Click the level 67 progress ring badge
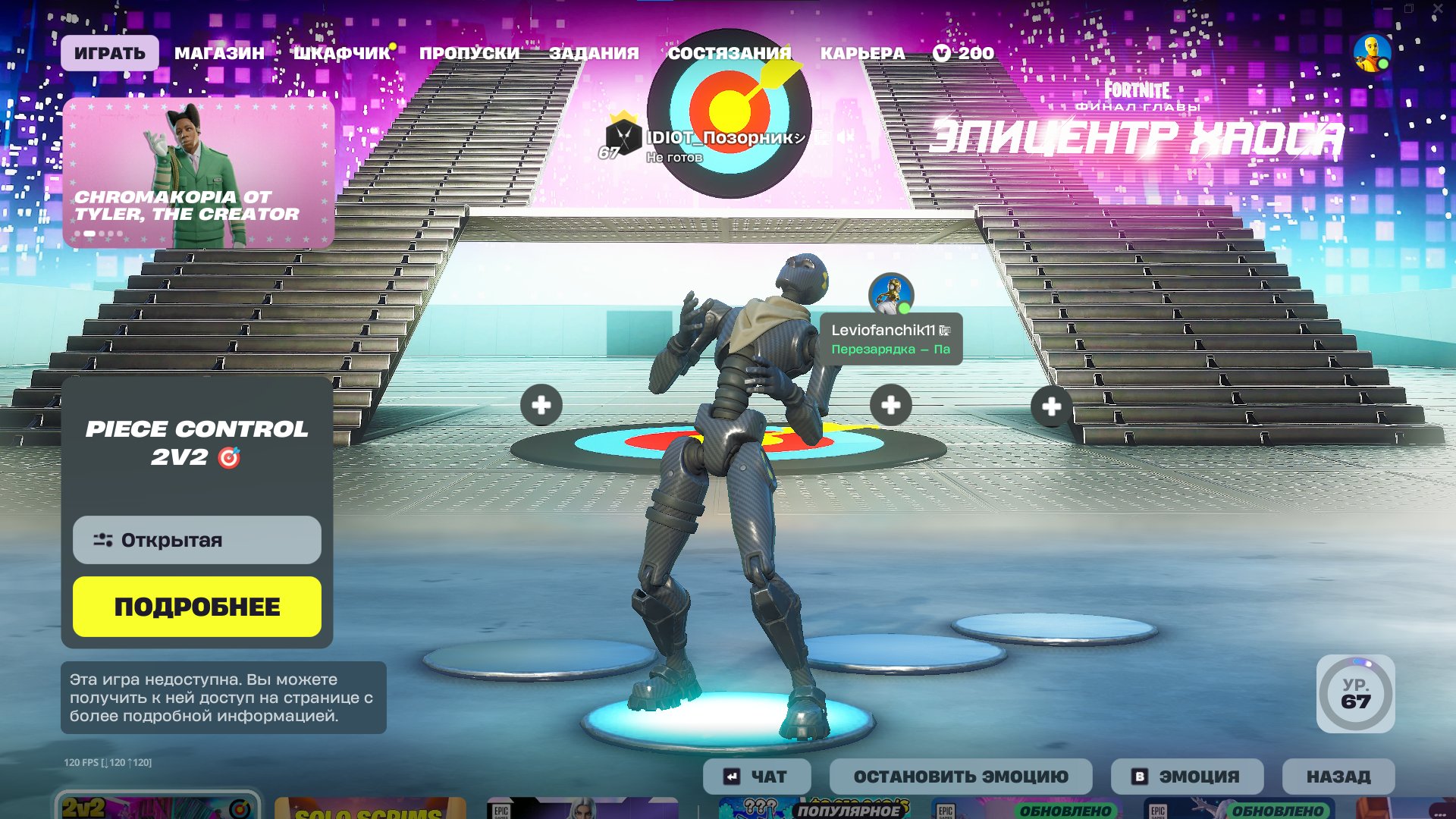1456x819 pixels. 1354,695
